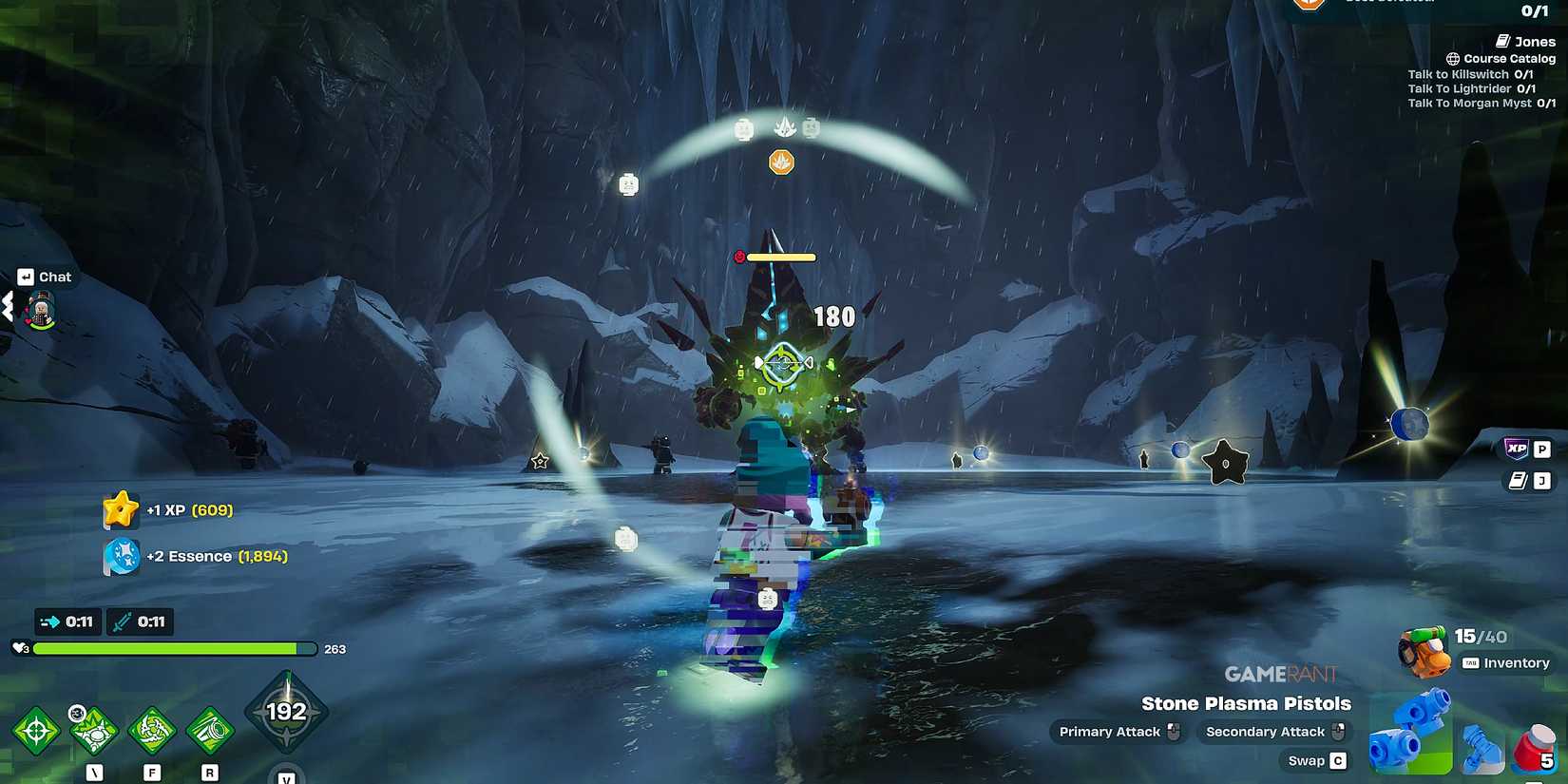Select the targeting reticle ability icon
Image resolution: width=1568 pixels, height=784 pixels.
tap(36, 730)
